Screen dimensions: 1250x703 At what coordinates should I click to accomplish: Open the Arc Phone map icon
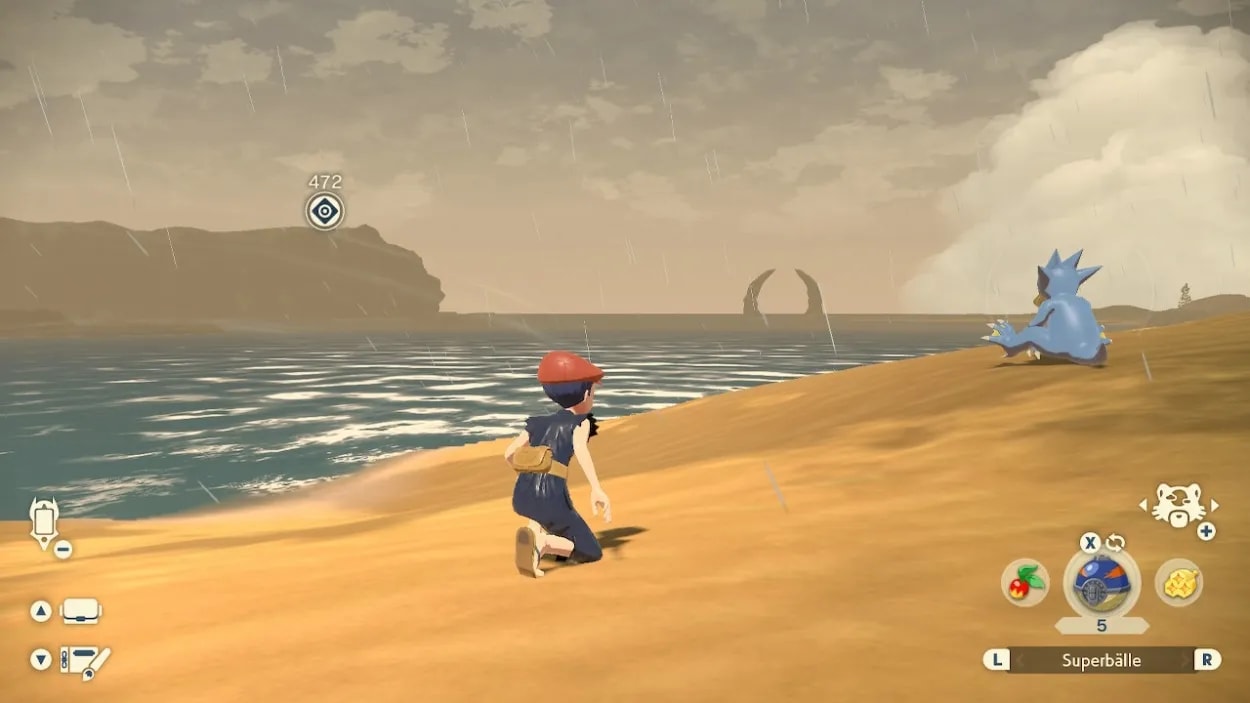44,522
